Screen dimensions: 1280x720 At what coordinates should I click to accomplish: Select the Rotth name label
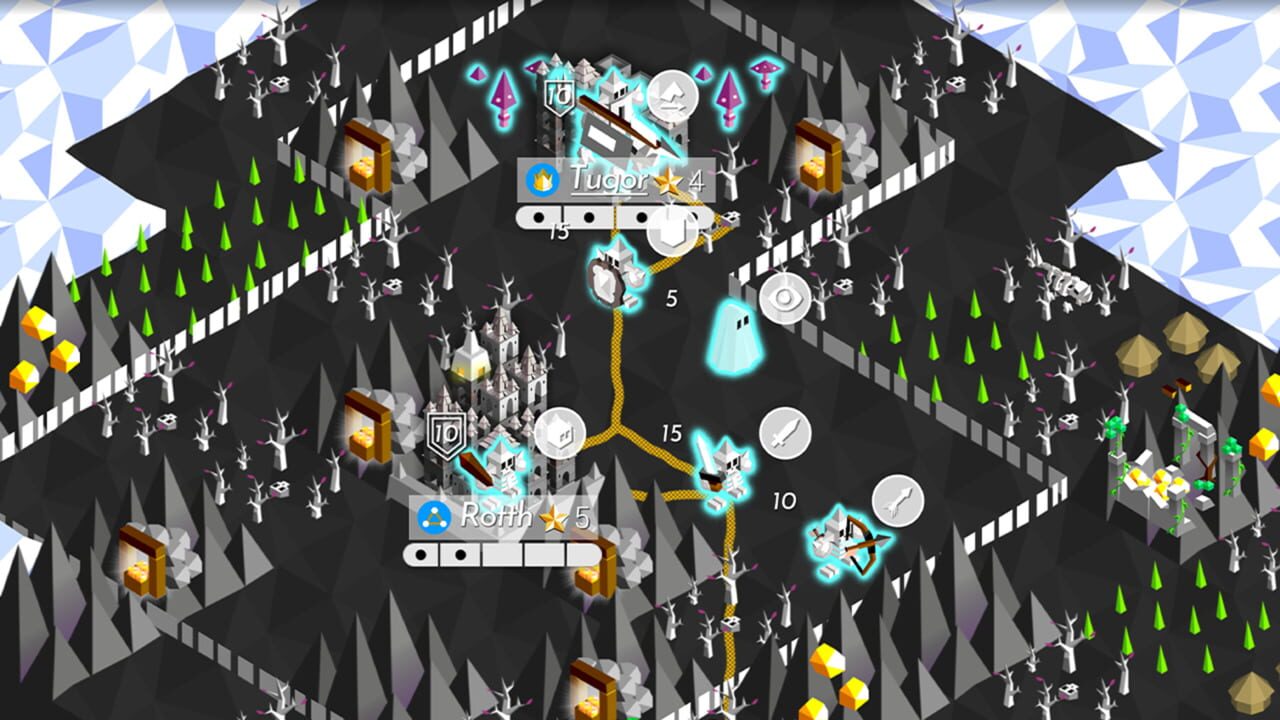pyautogui.click(x=497, y=515)
